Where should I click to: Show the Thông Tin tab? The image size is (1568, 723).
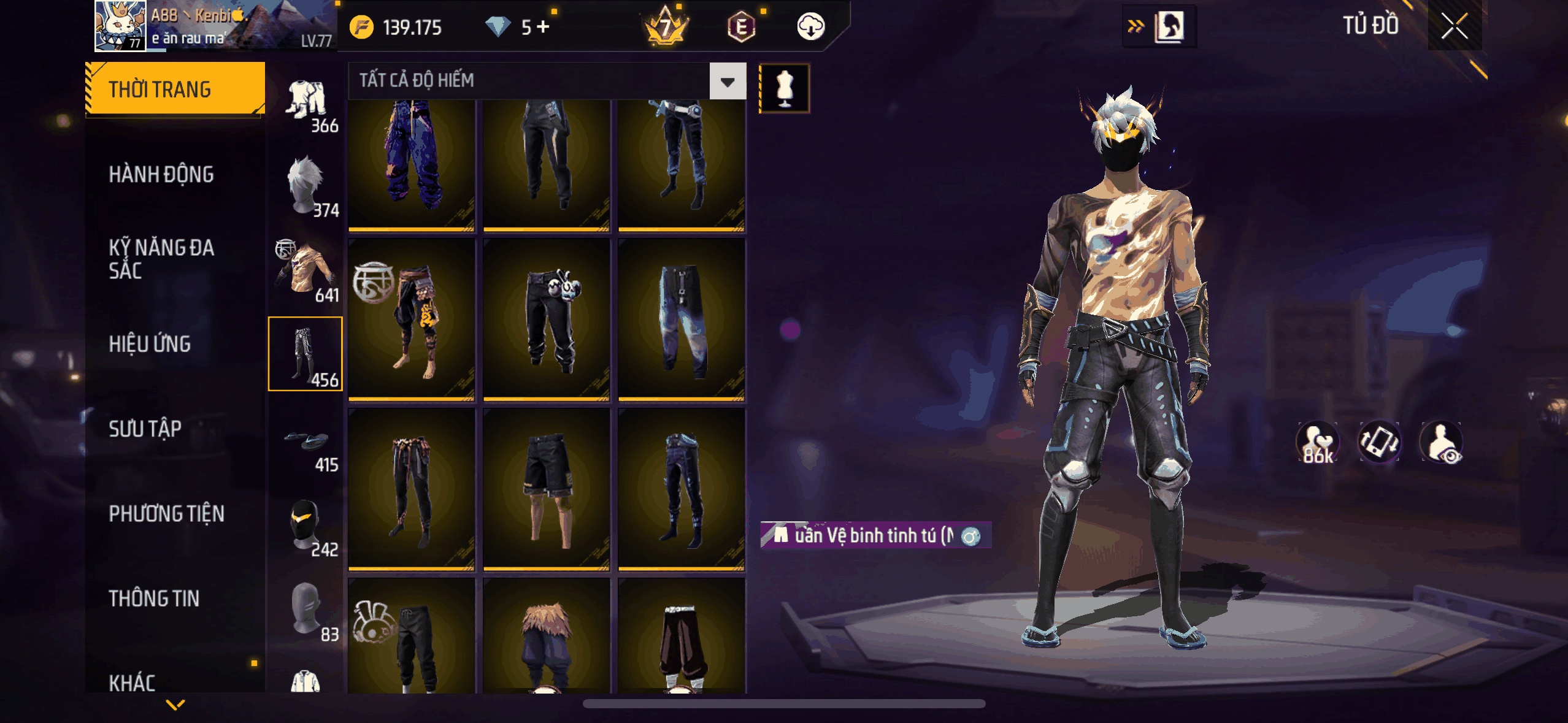coord(154,599)
